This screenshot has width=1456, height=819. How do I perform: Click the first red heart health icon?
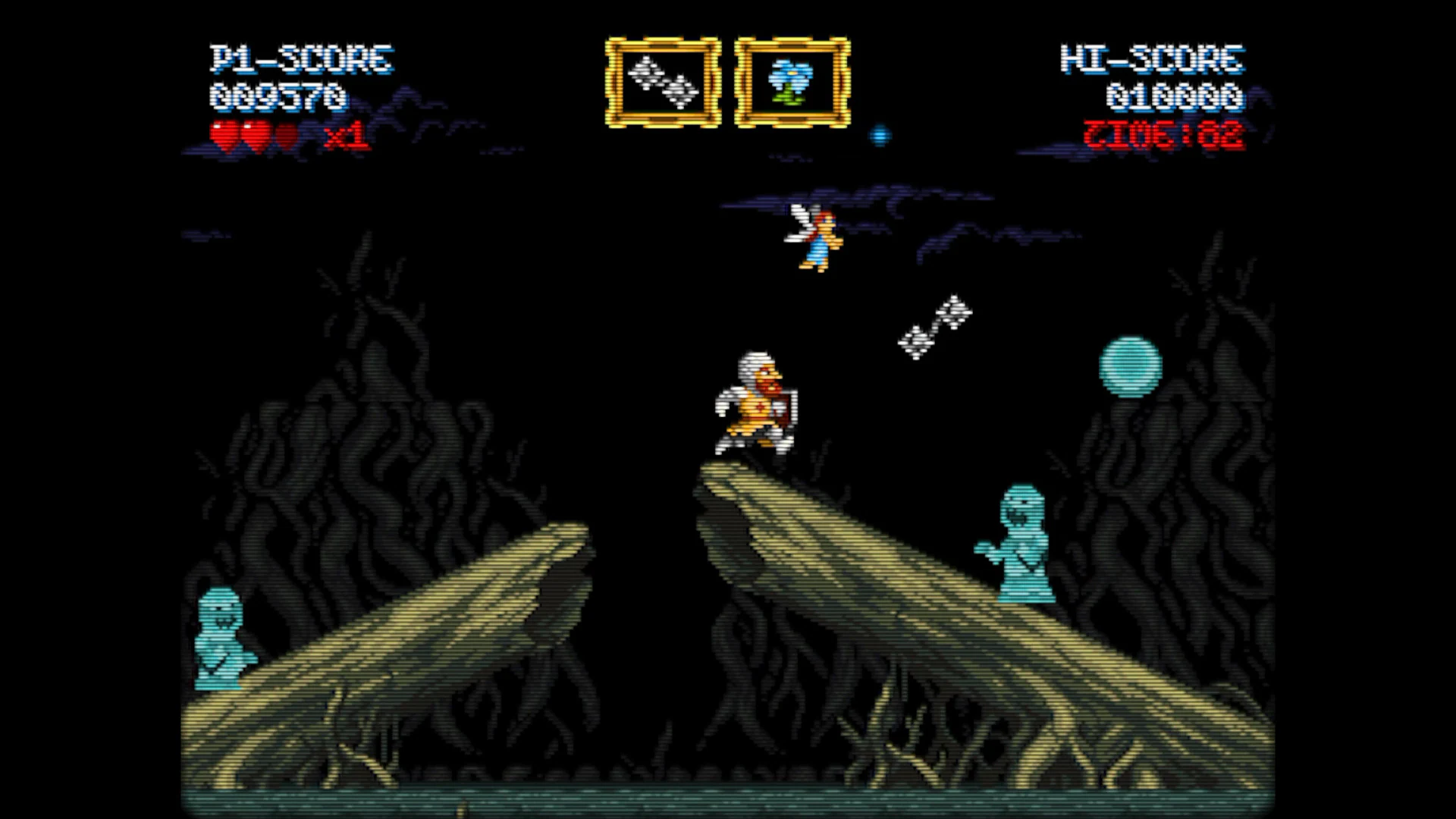point(224,133)
